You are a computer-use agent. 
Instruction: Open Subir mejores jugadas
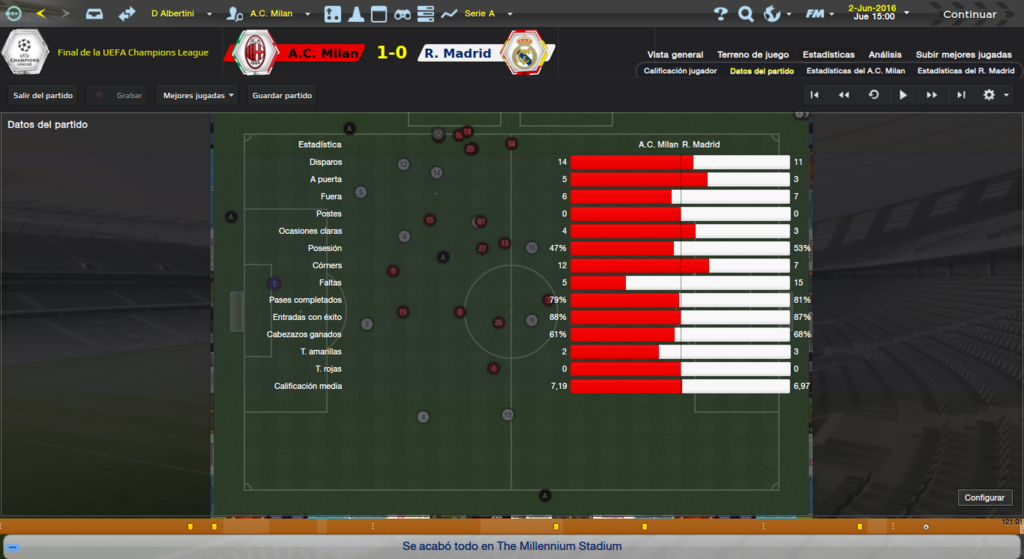click(964, 54)
